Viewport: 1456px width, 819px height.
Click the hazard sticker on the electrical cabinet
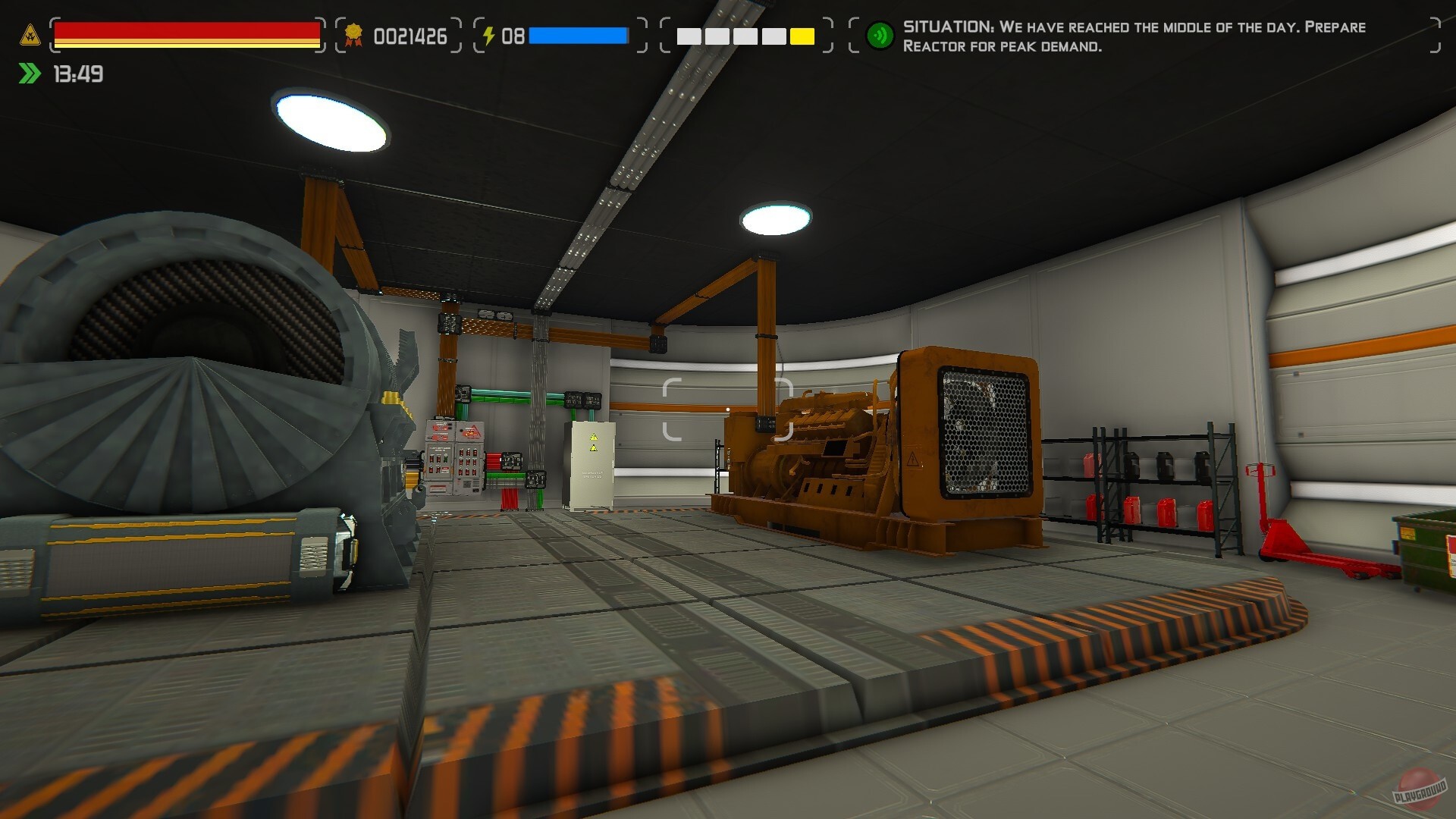[x=594, y=436]
